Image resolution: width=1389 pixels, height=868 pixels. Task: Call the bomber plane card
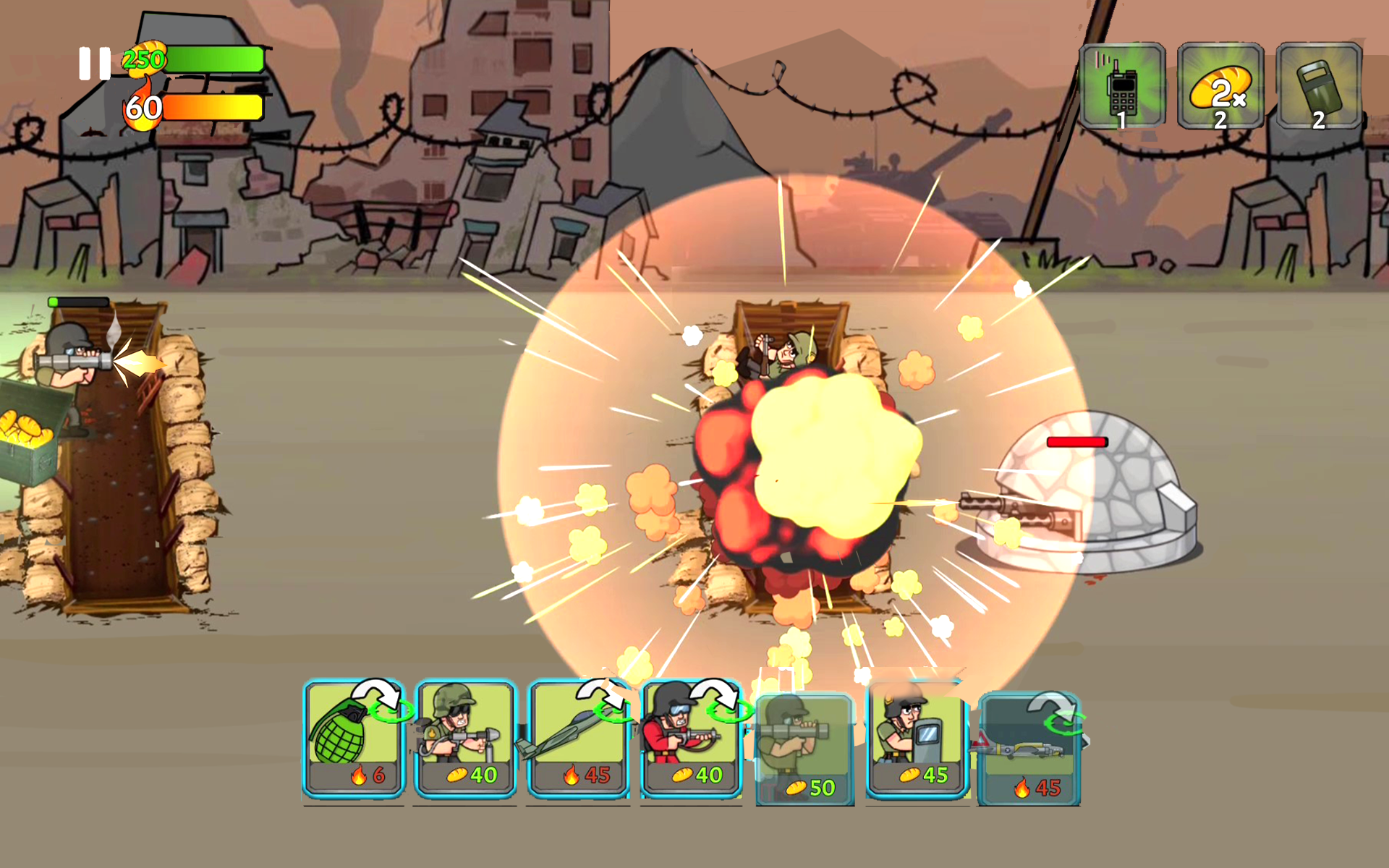[1029, 749]
